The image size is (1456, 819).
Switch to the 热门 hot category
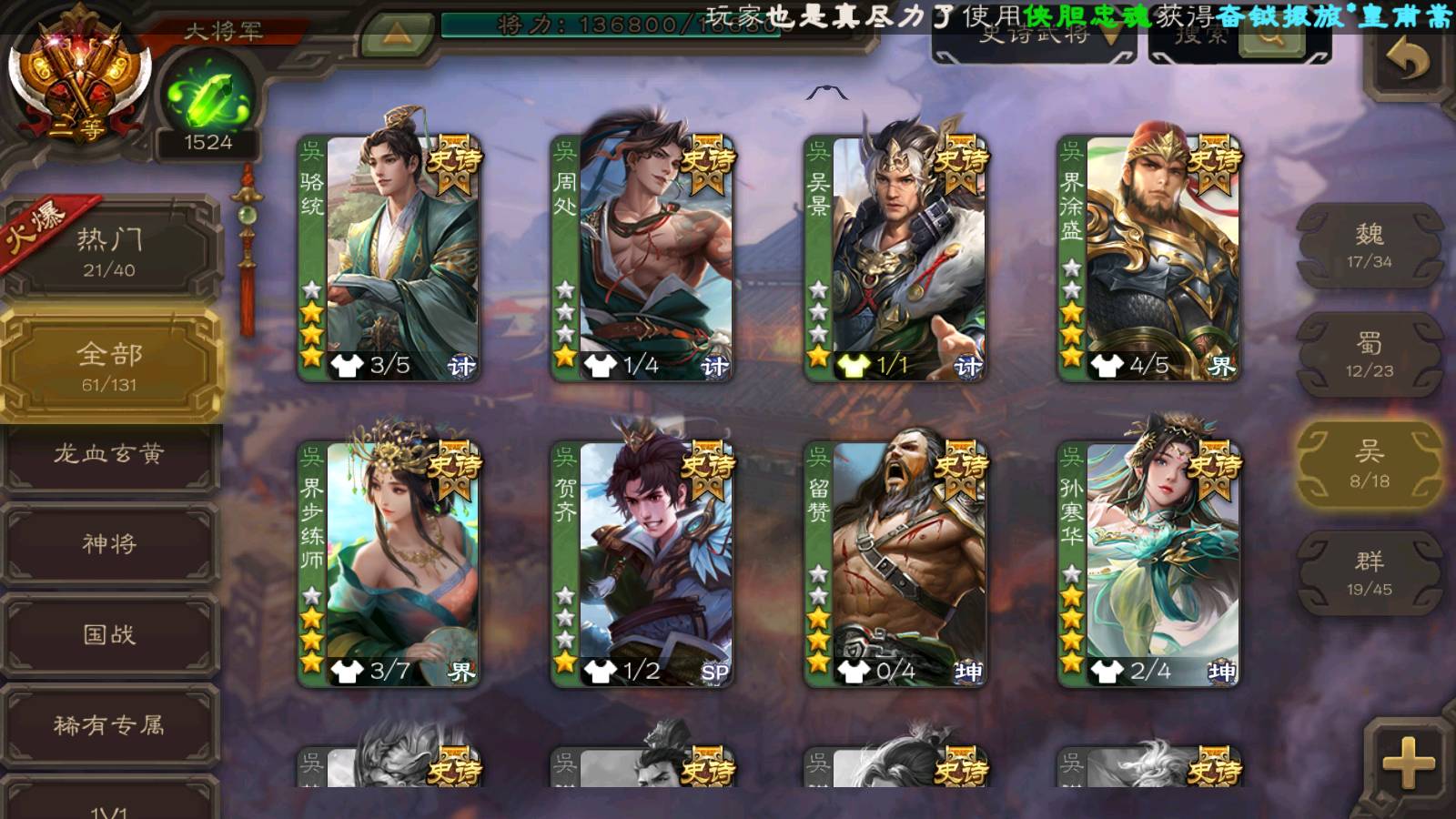tap(109, 251)
